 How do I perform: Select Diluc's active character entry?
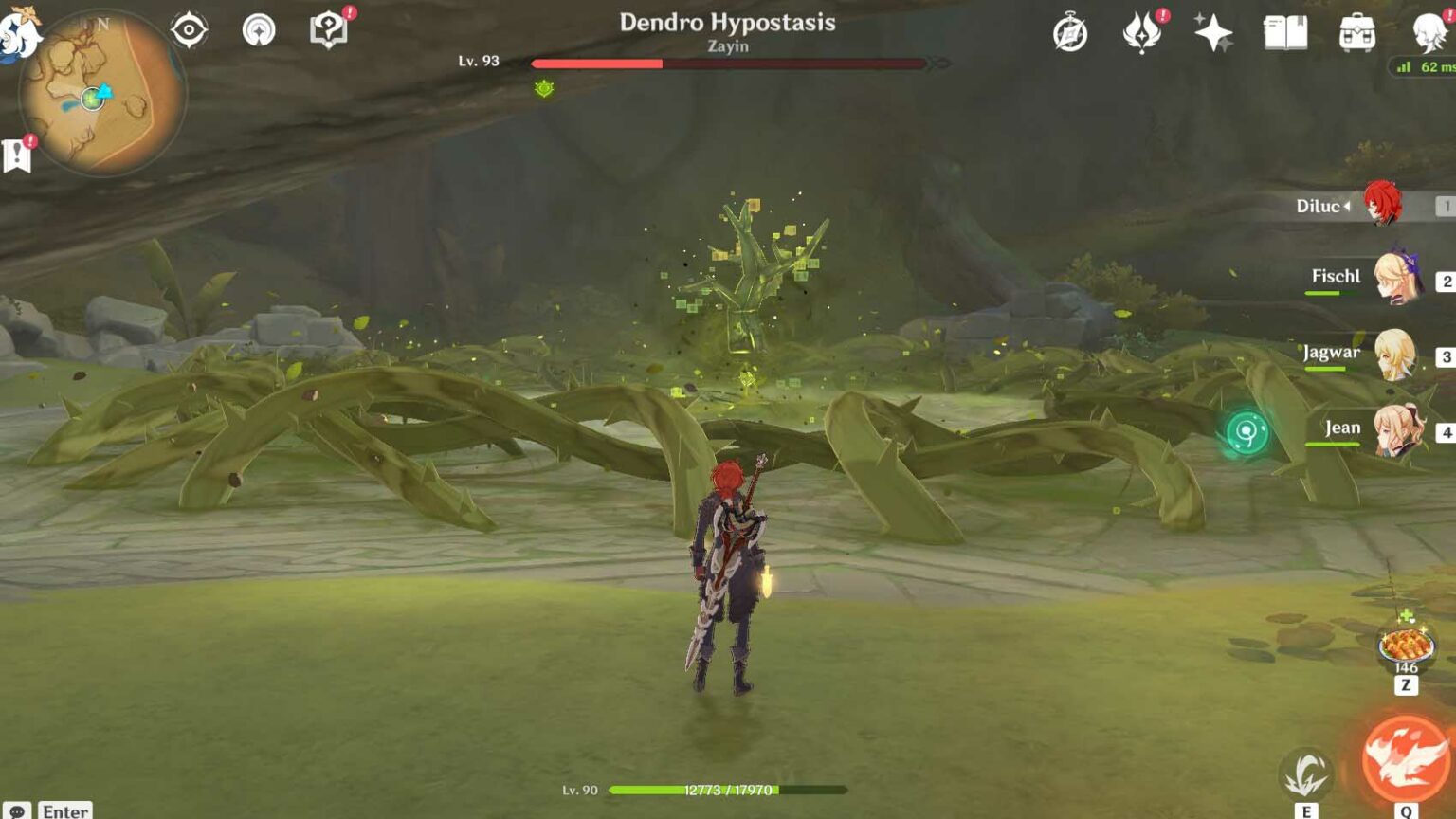(1384, 205)
